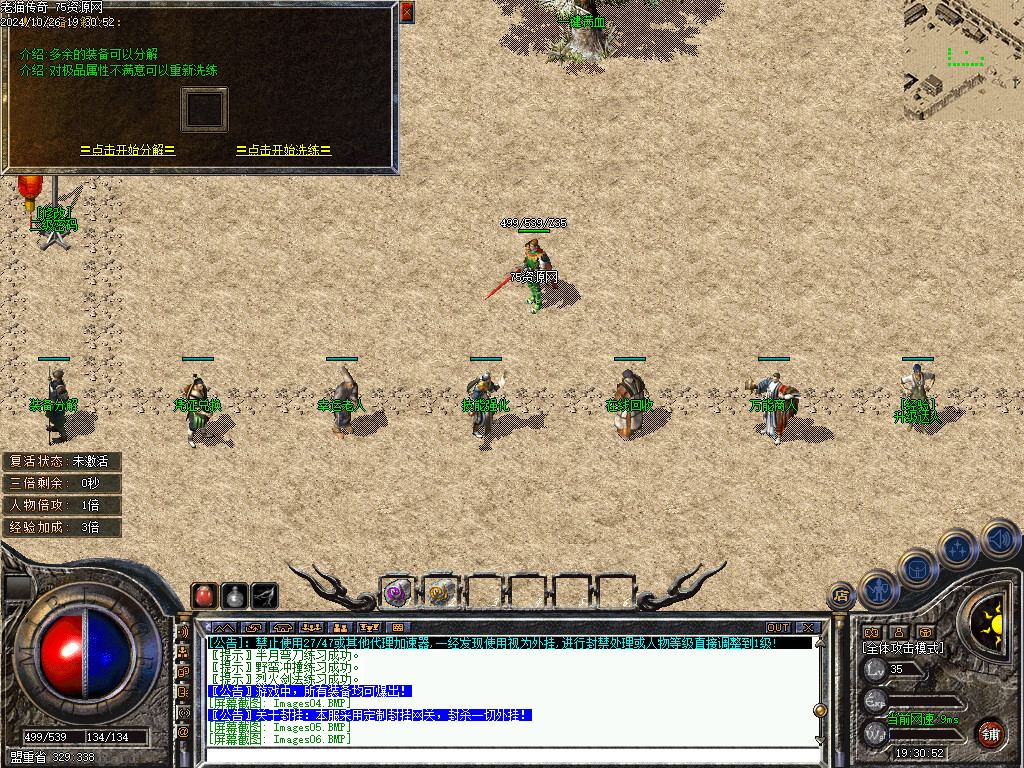
Task: Start equipment refining via 点击开始洗练
Action: click(284, 150)
